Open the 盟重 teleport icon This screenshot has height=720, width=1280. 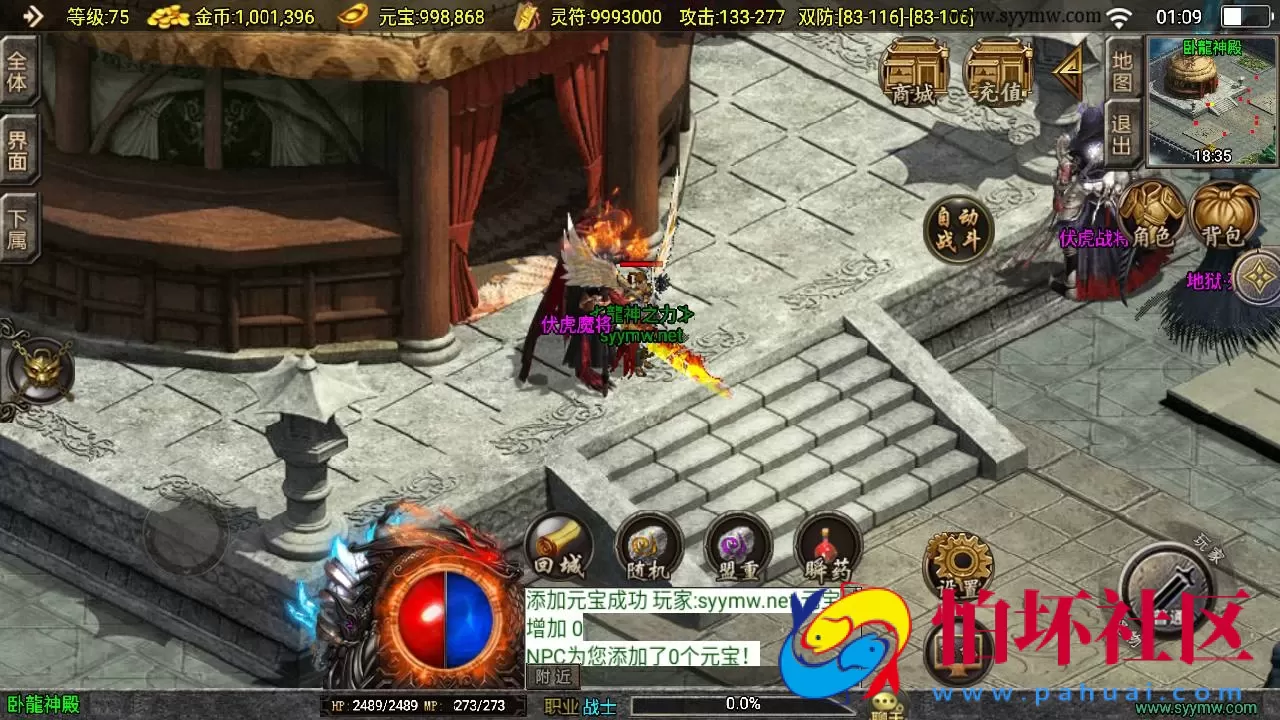pos(737,545)
